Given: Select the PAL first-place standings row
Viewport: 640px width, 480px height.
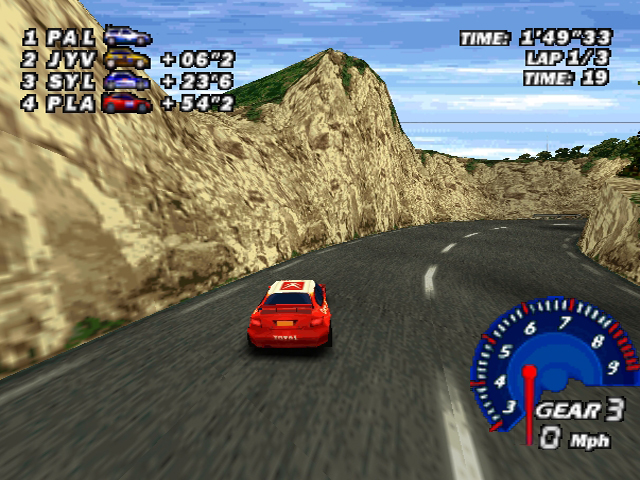Looking at the screenshot, I should [86, 37].
